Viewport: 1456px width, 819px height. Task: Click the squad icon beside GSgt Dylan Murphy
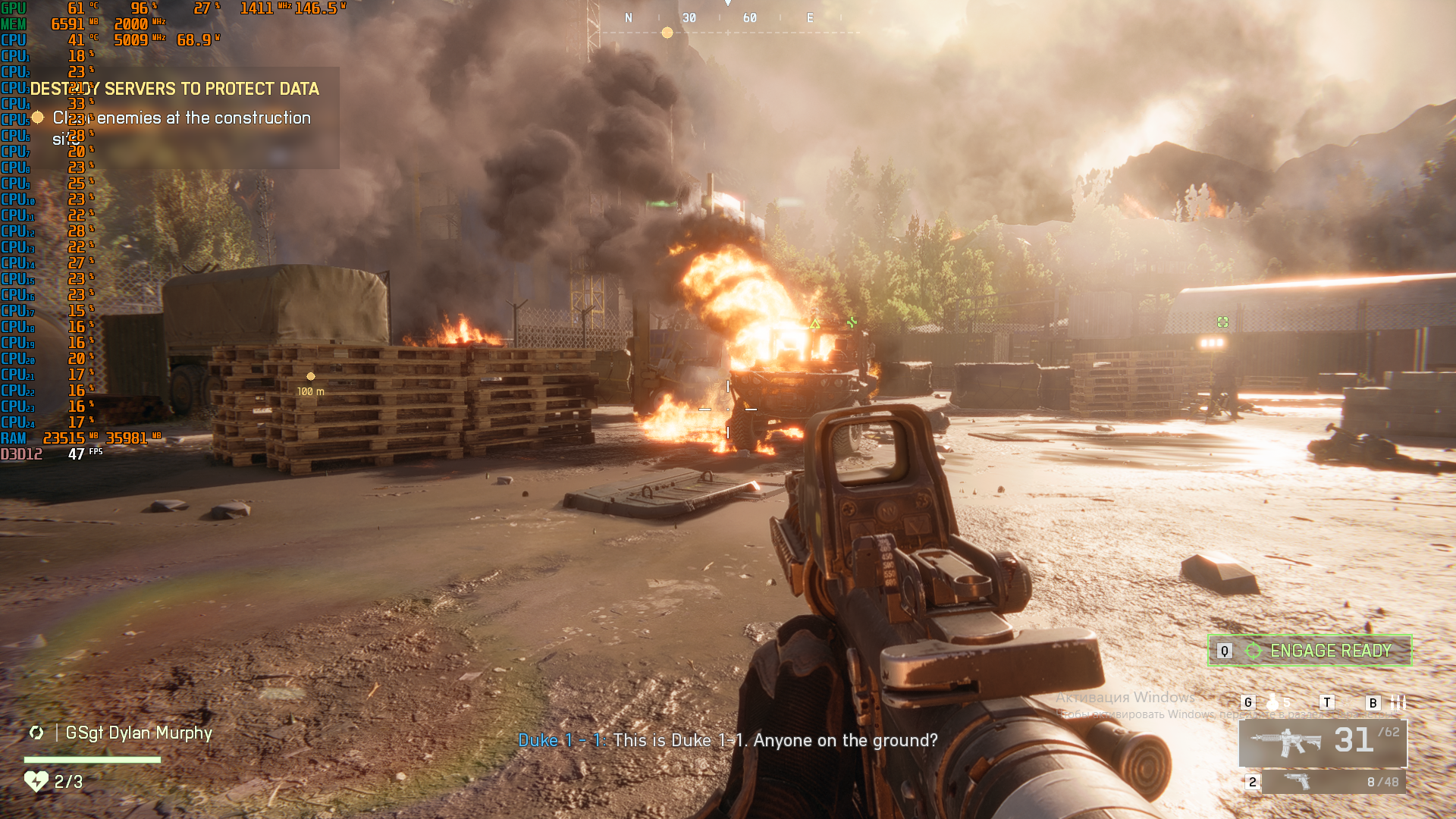pos(36,733)
